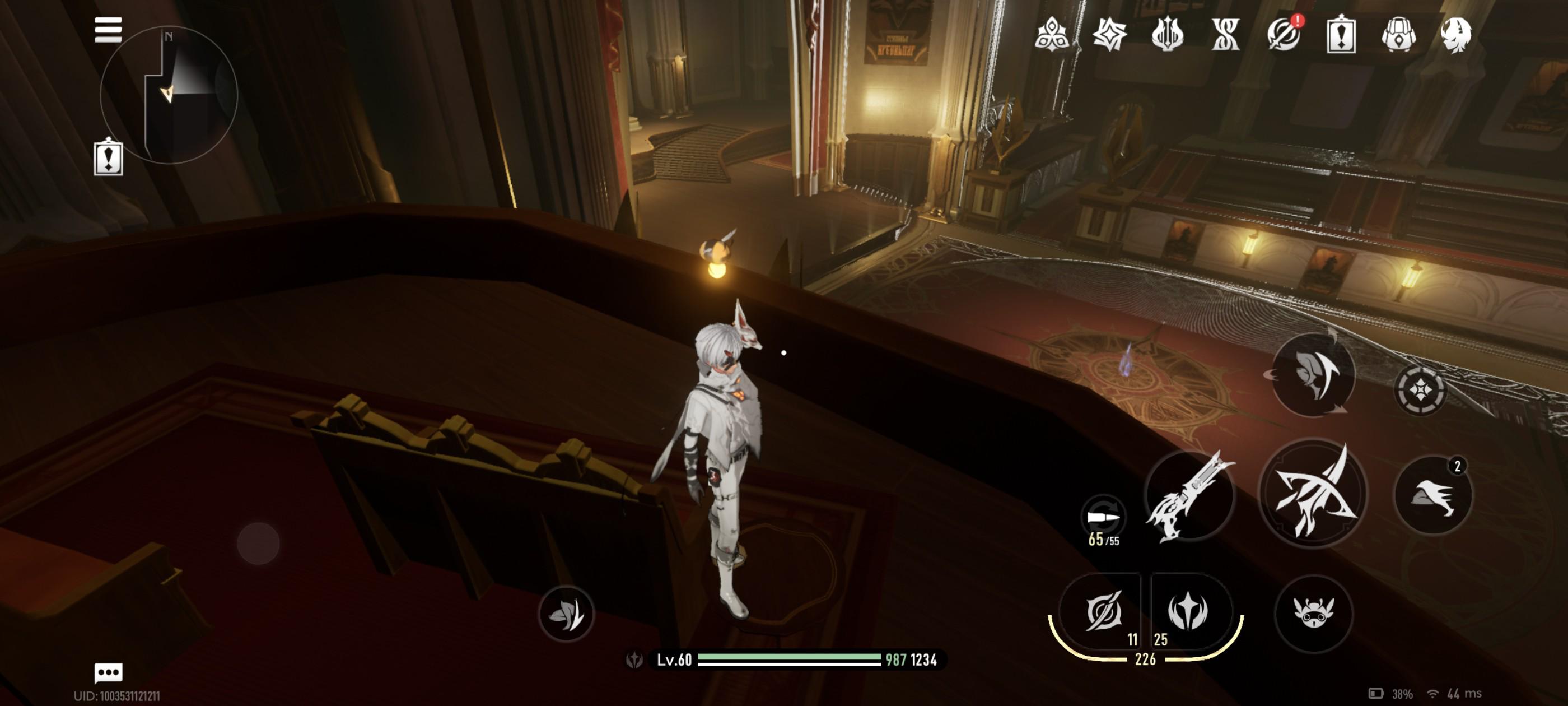This screenshot has height=706, width=1568.
Task: Select the trident crest icon
Action: click(x=1167, y=34)
